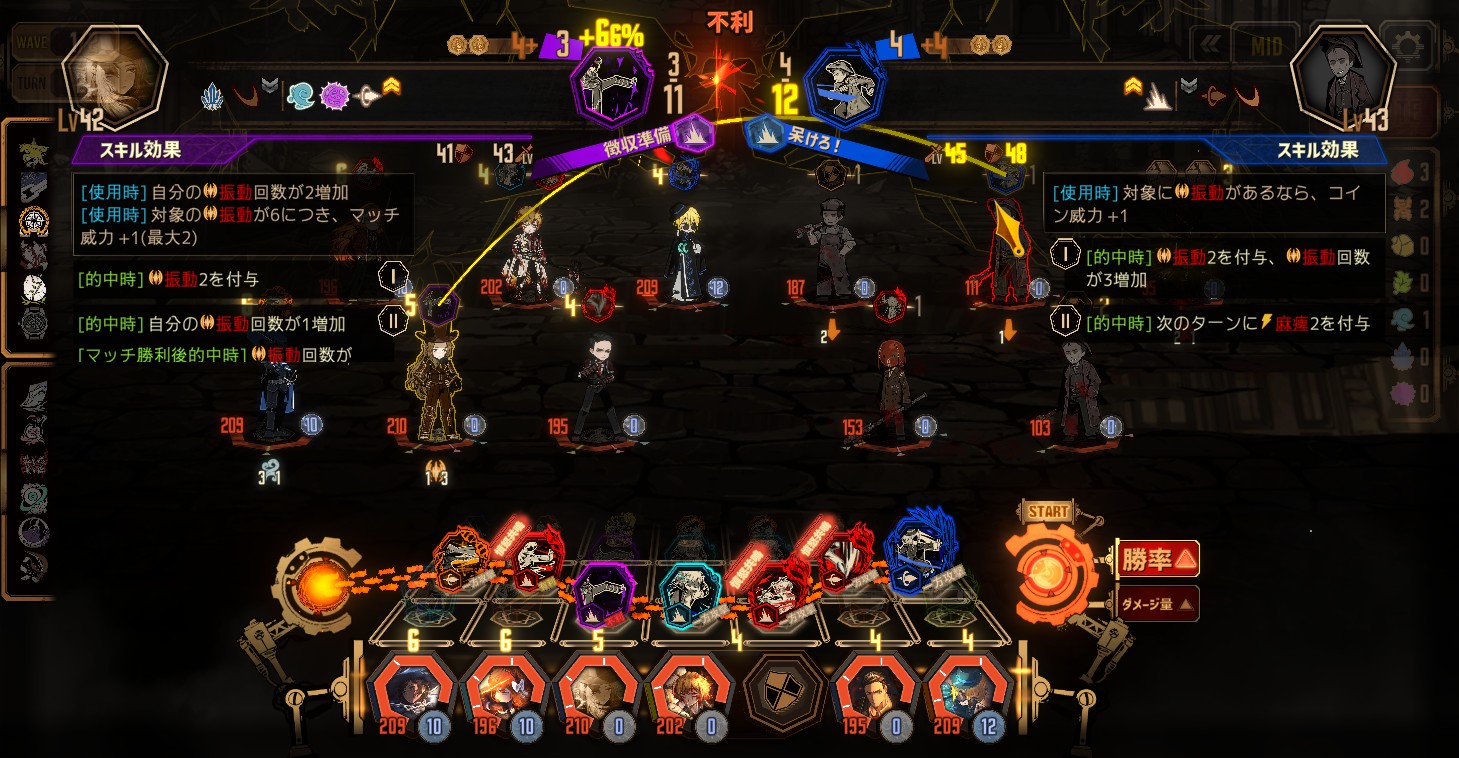Open settings with the gear icon

[x=1411, y=46]
